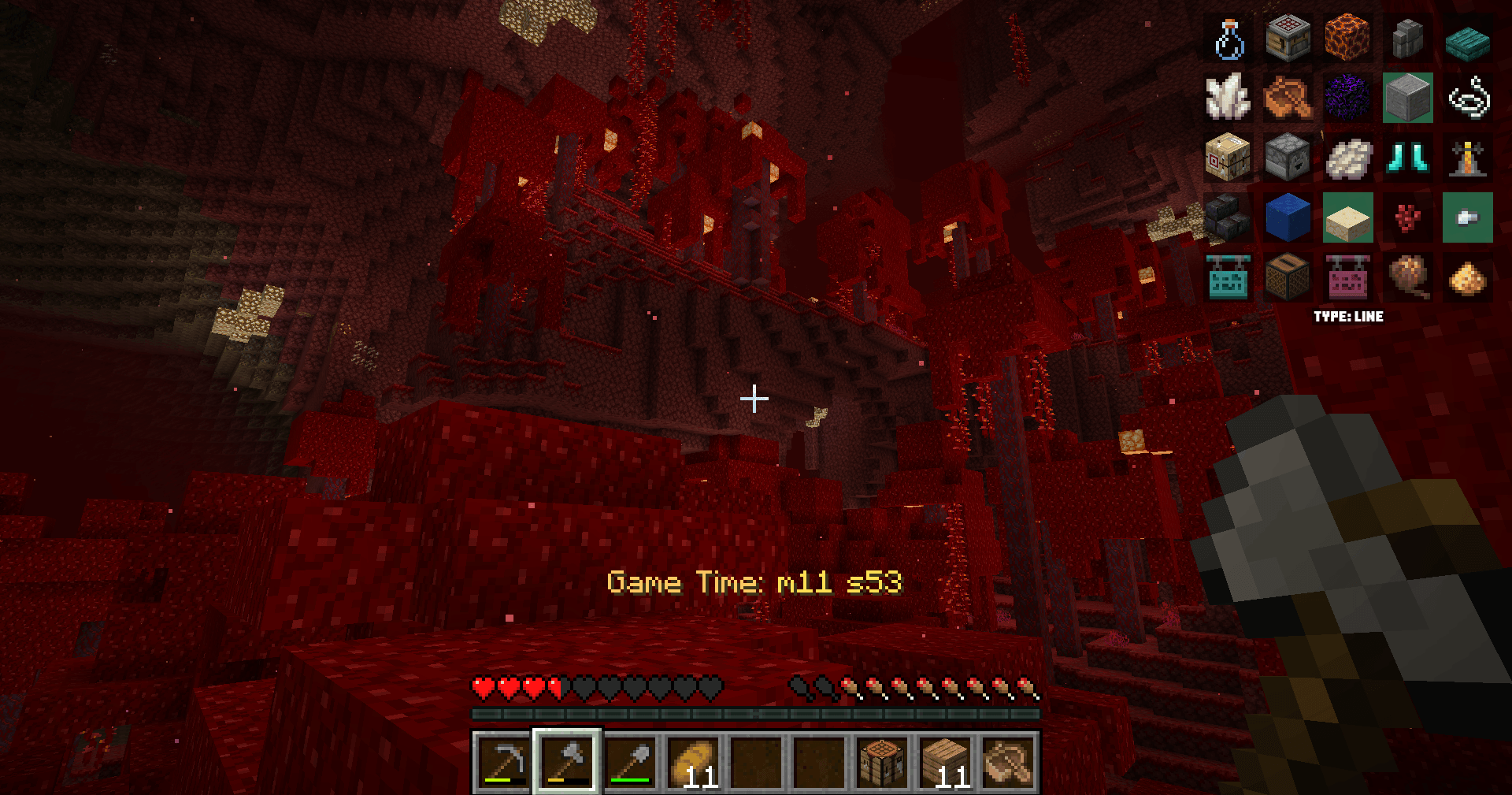The image size is (1512, 795).
Task: Click the magma block icon
Action: tap(1347, 38)
